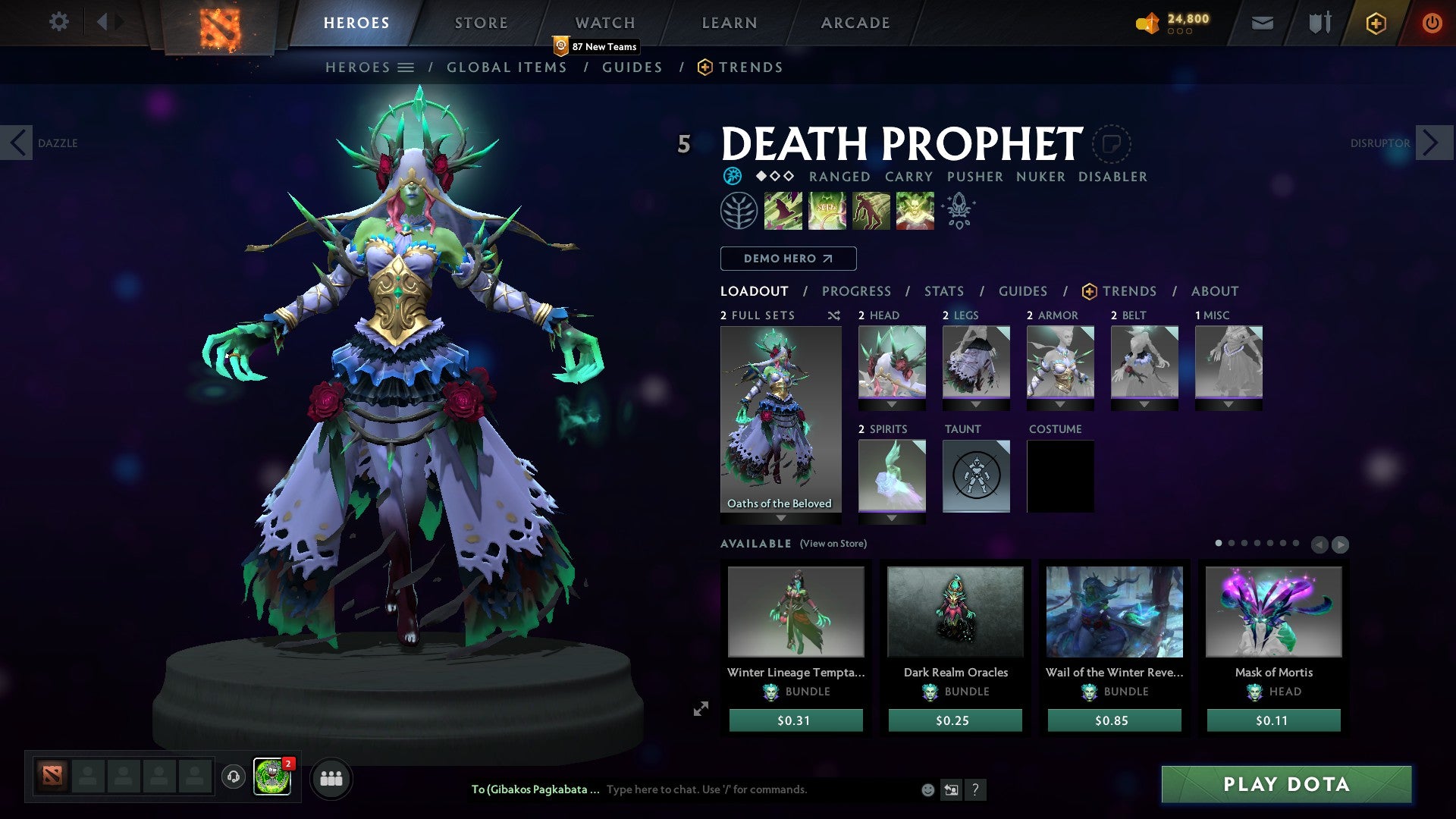Open the mail envelope icon
This screenshot has height=819, width=1456.
1263,22
